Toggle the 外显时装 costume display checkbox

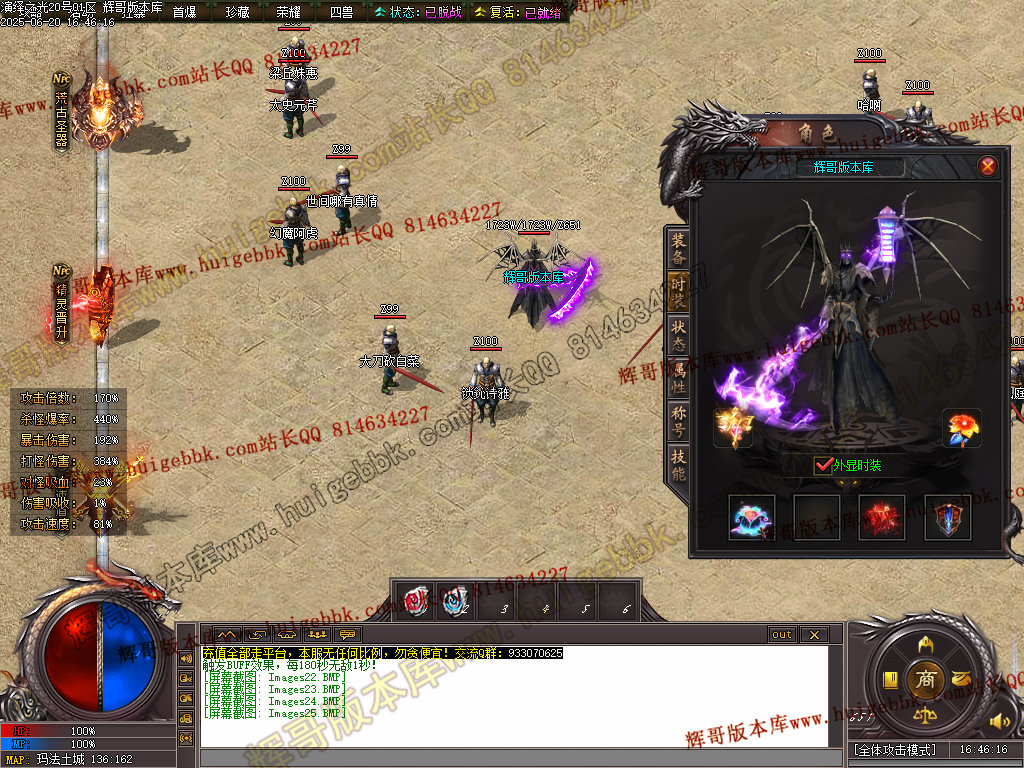(824, 465)
